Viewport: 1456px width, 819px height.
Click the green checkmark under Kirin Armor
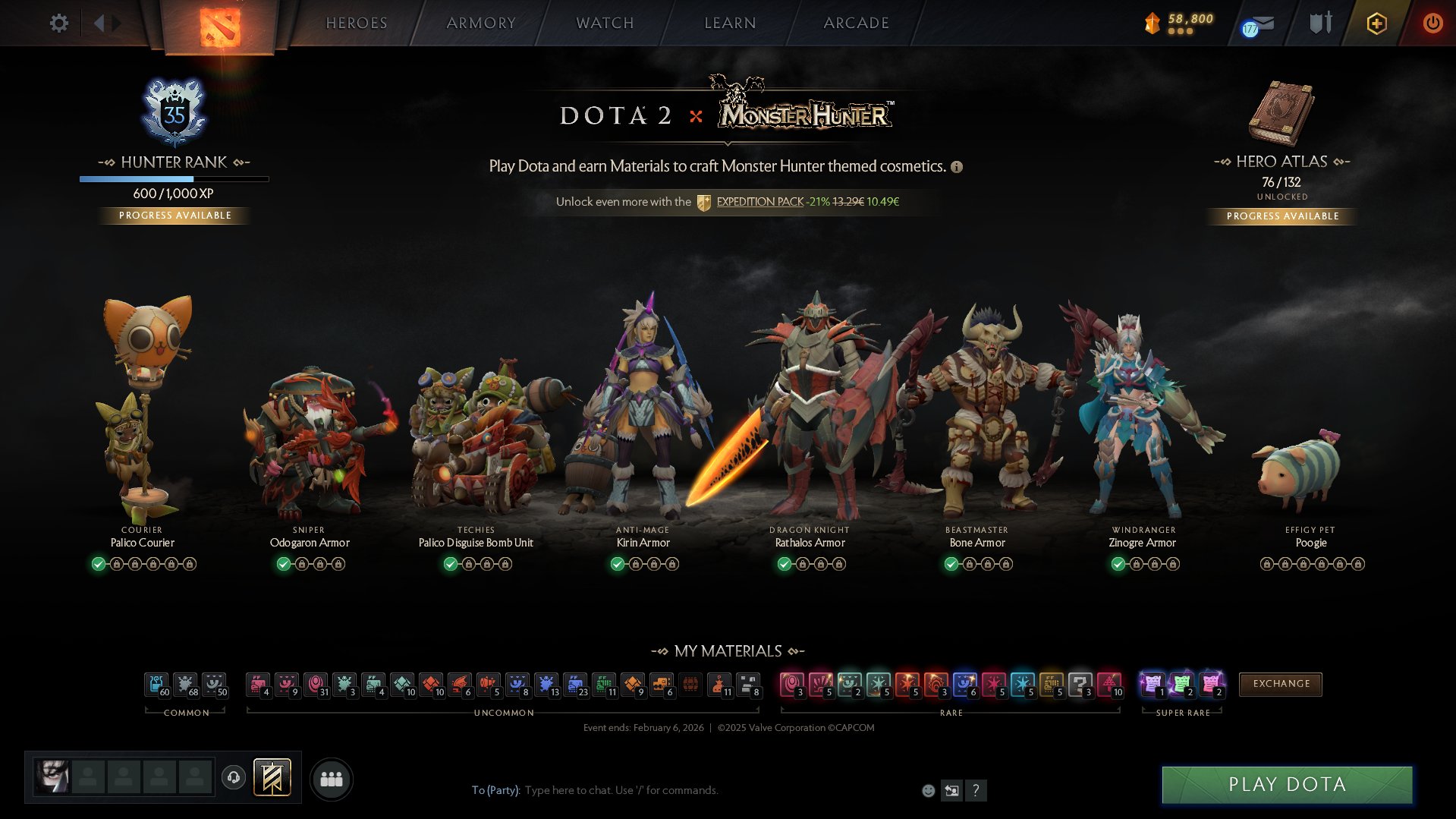tap(617, 564)
